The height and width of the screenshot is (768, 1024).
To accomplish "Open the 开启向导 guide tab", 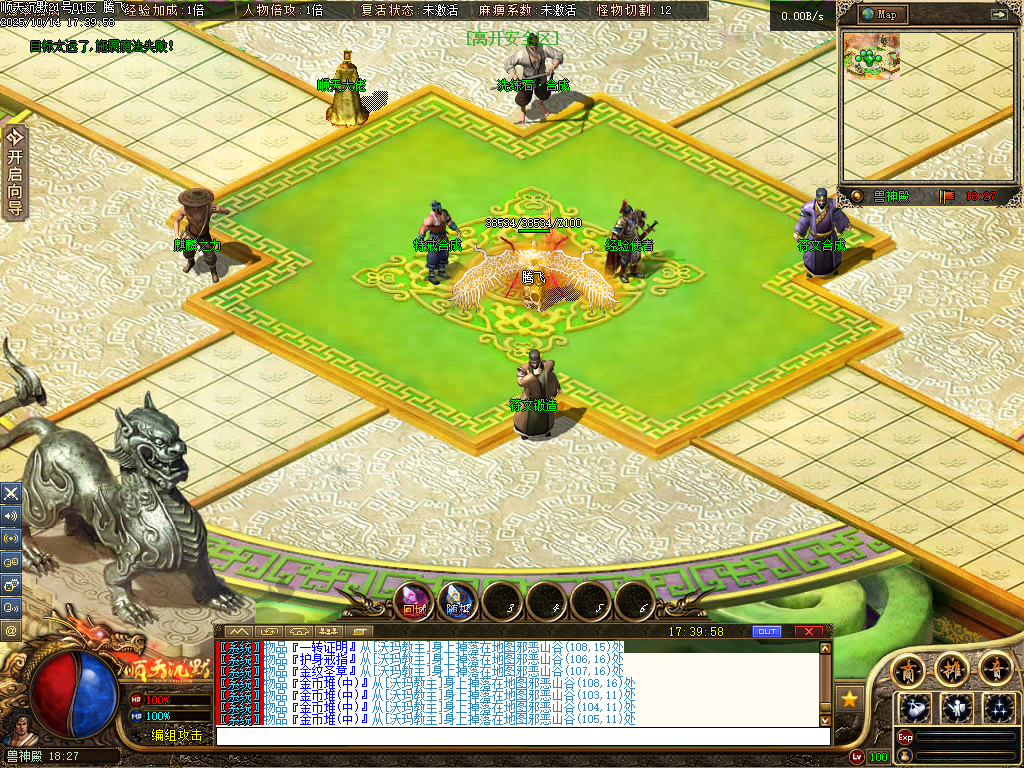I will 14,172.
